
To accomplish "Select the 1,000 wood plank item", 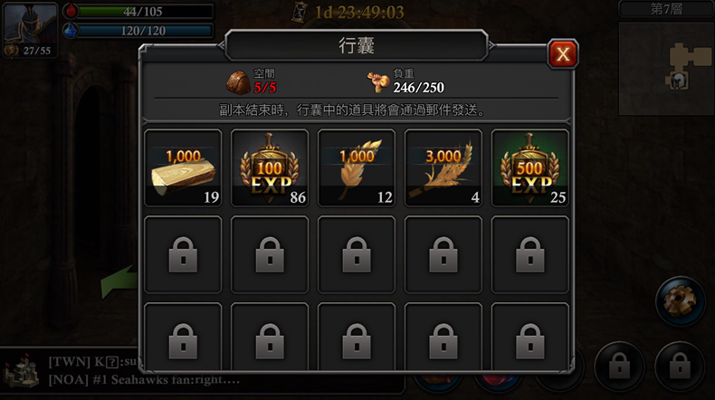I will pos(183,168).
